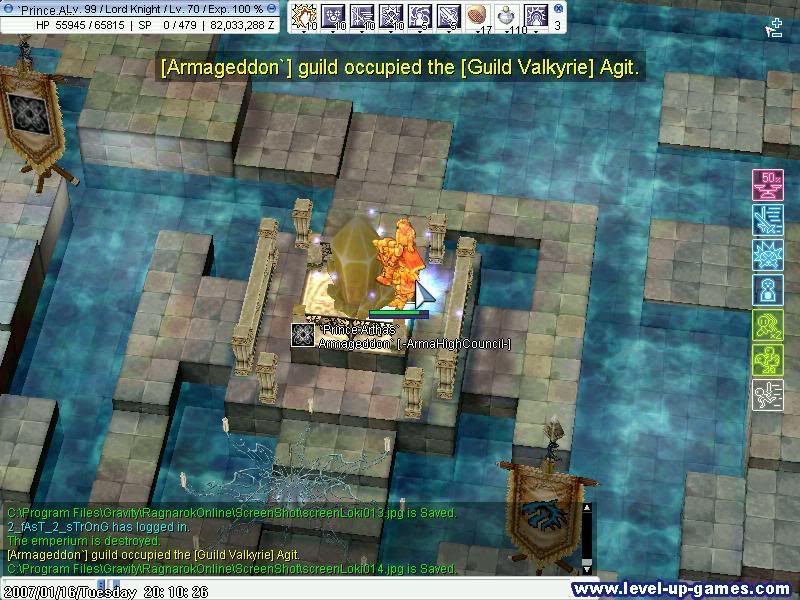This screenshot has width=800, height=600.
Task: Activate the first hotbar skill with the spiky burst icon
Action: pyautogui.click(x=303, y=15)
